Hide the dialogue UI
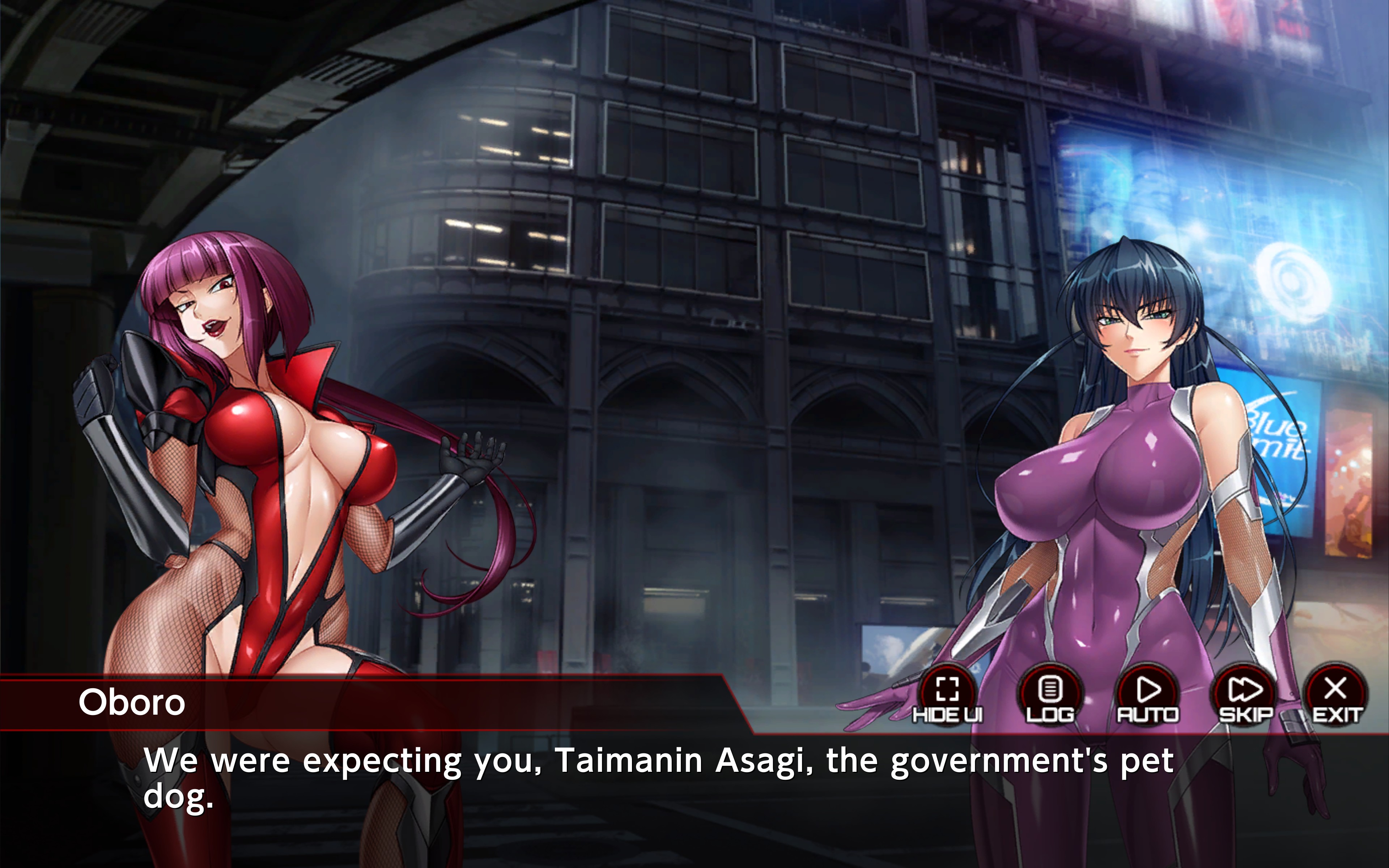Screen dimensions: 1389x868 pyautogui.click(x=947, y=693)
